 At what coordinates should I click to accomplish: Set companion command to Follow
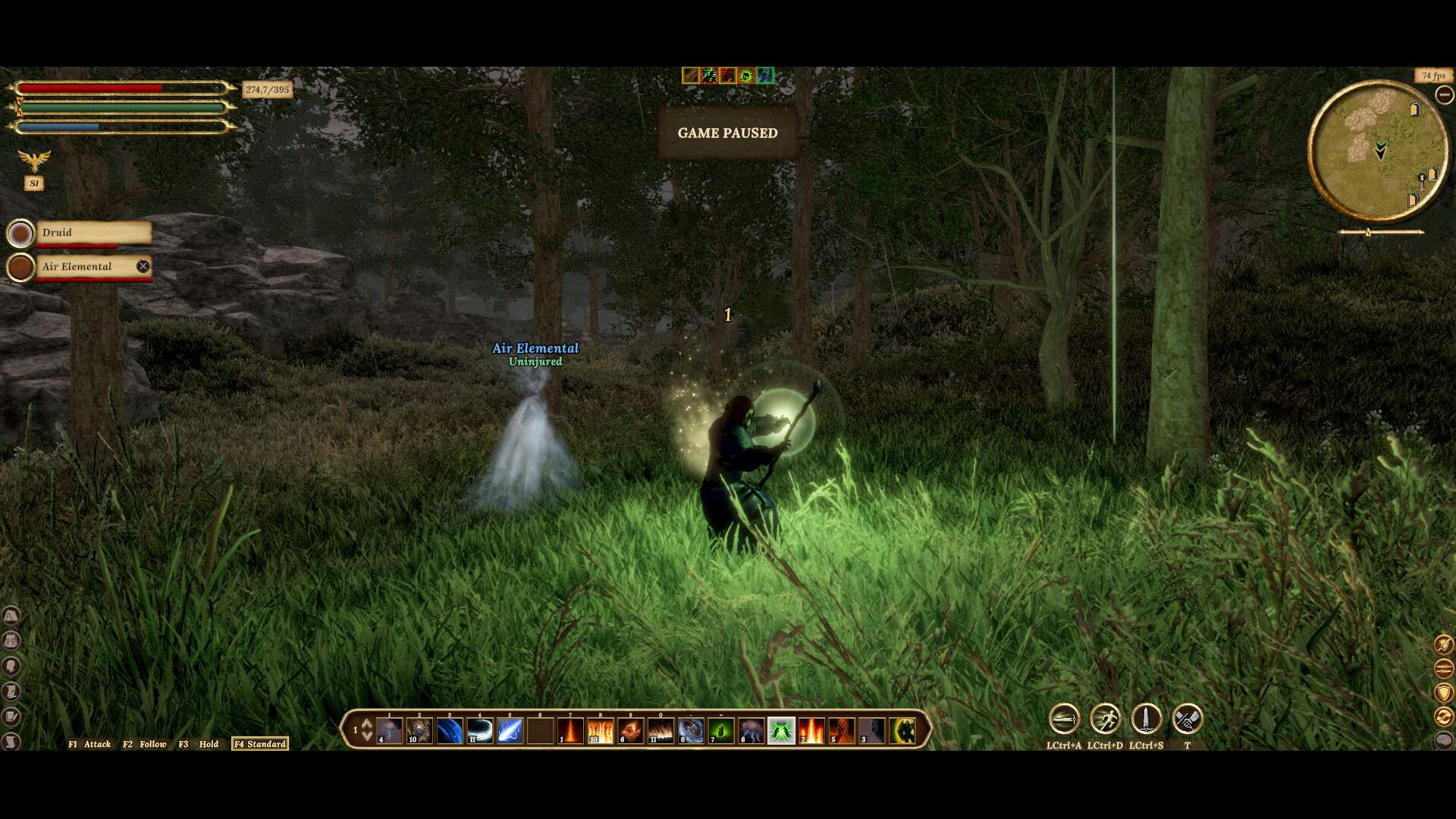click(x=145, y=744)
